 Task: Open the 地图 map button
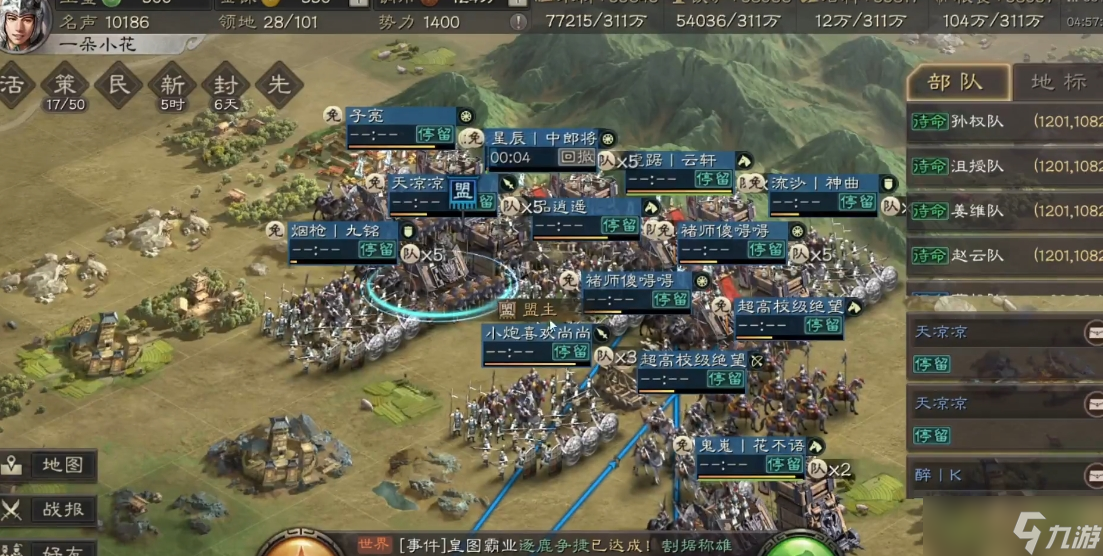coord(50,465)
